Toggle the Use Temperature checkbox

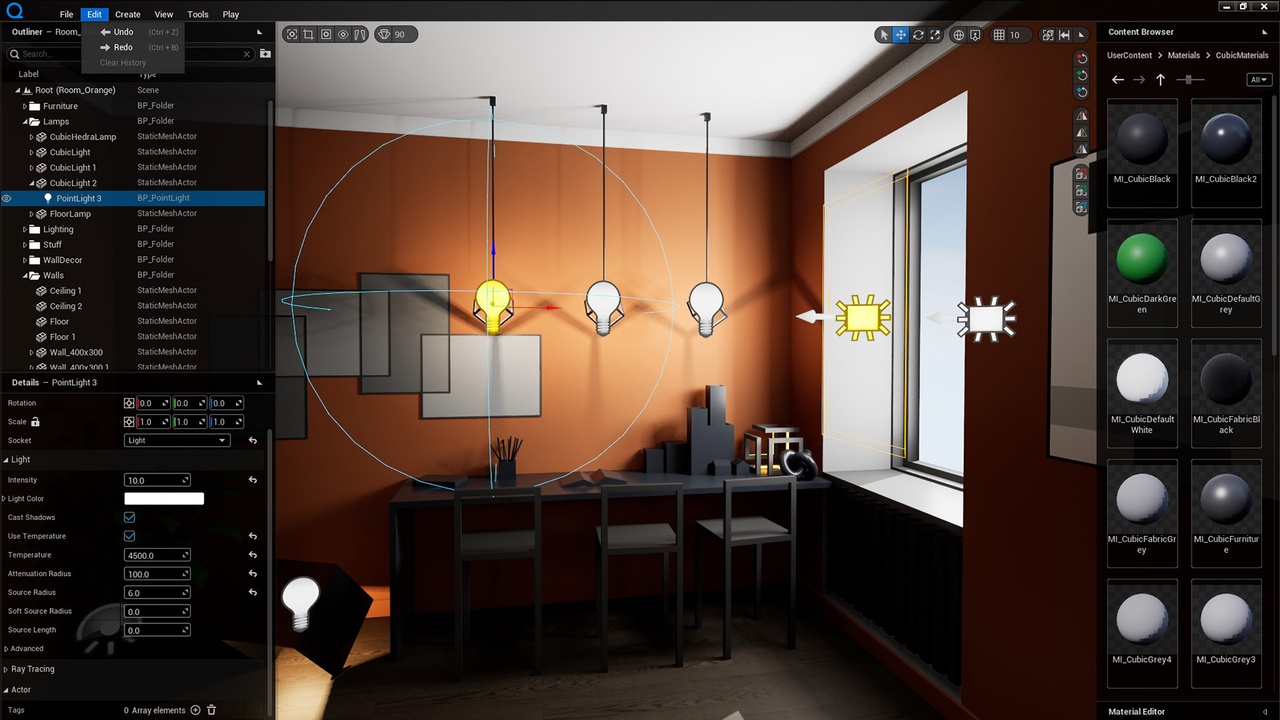pyautogui.click(x=129, y=536)
